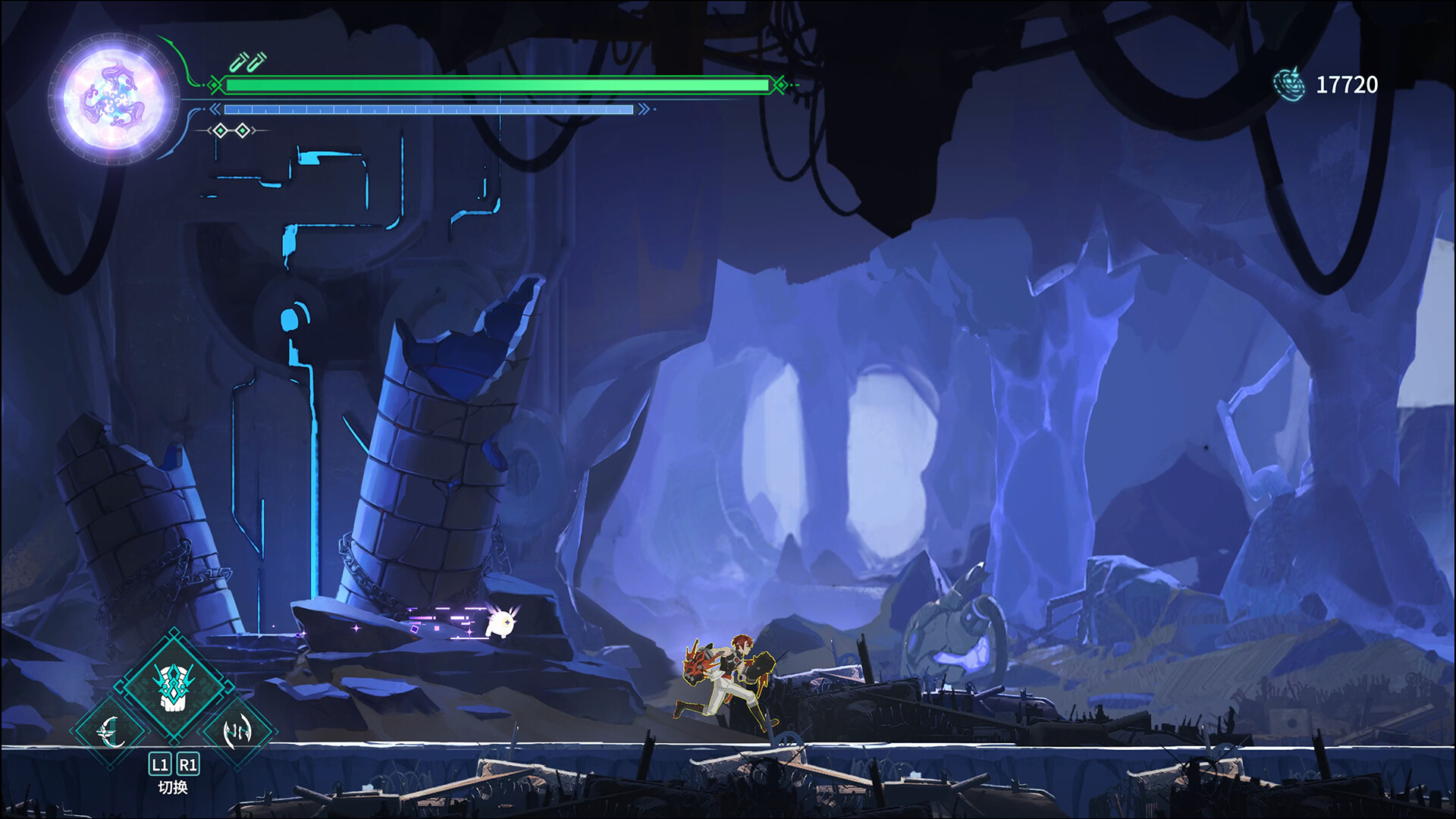The width and height of the screenshot is (1456, 819).
Task: Click the double-chevron icon on the blue stamina bar
Action: pos(215,108)
